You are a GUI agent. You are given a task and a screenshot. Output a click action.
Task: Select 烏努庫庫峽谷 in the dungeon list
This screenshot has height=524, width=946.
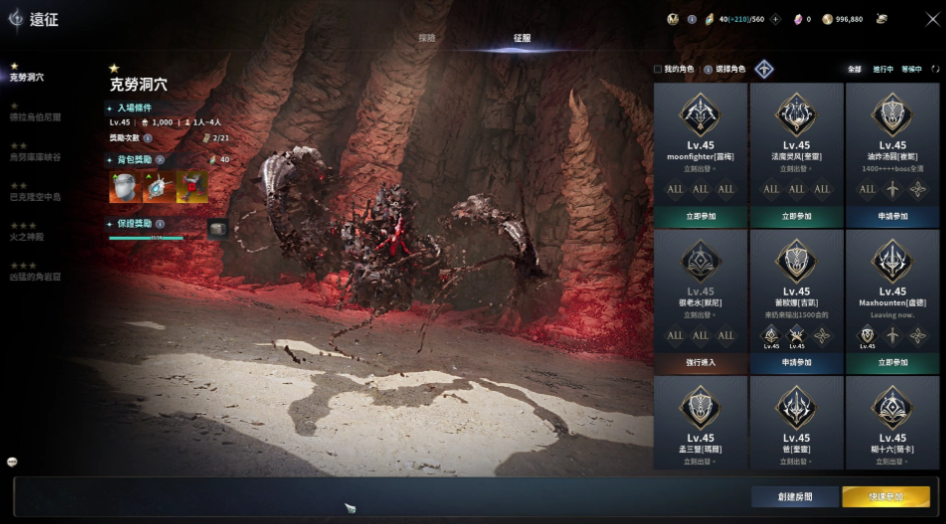tap(36, 157)
